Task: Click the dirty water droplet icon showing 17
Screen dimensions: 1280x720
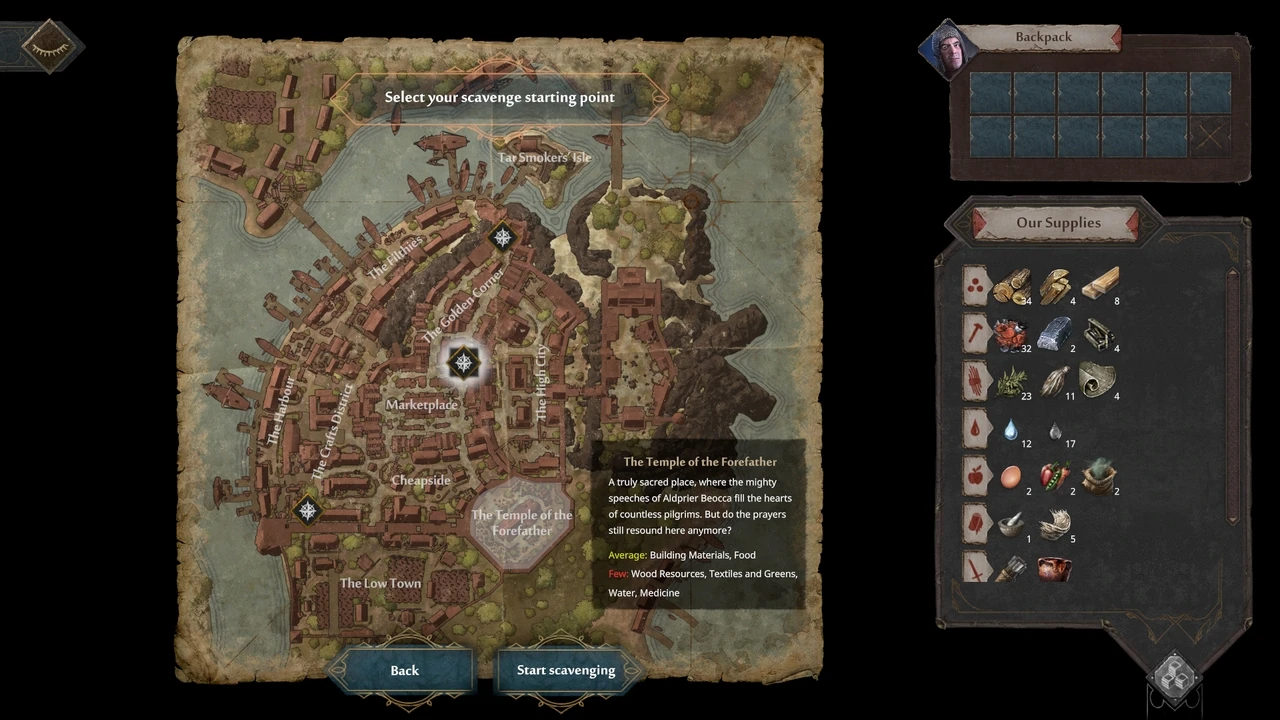Action: tap(1056, 430)
